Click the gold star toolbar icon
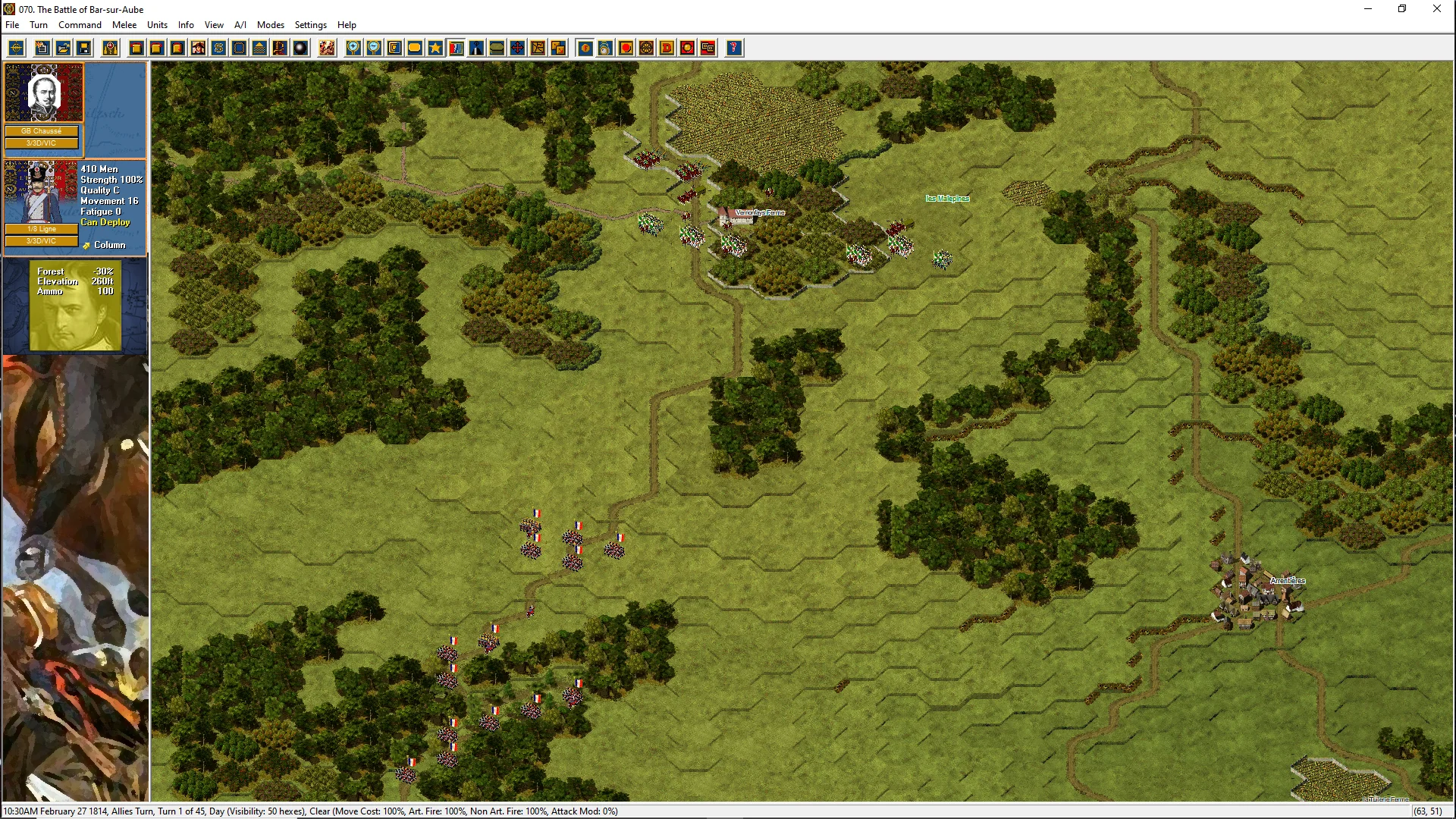The width and height of the screenshot is (1456, 819). (x=435, y=49)
